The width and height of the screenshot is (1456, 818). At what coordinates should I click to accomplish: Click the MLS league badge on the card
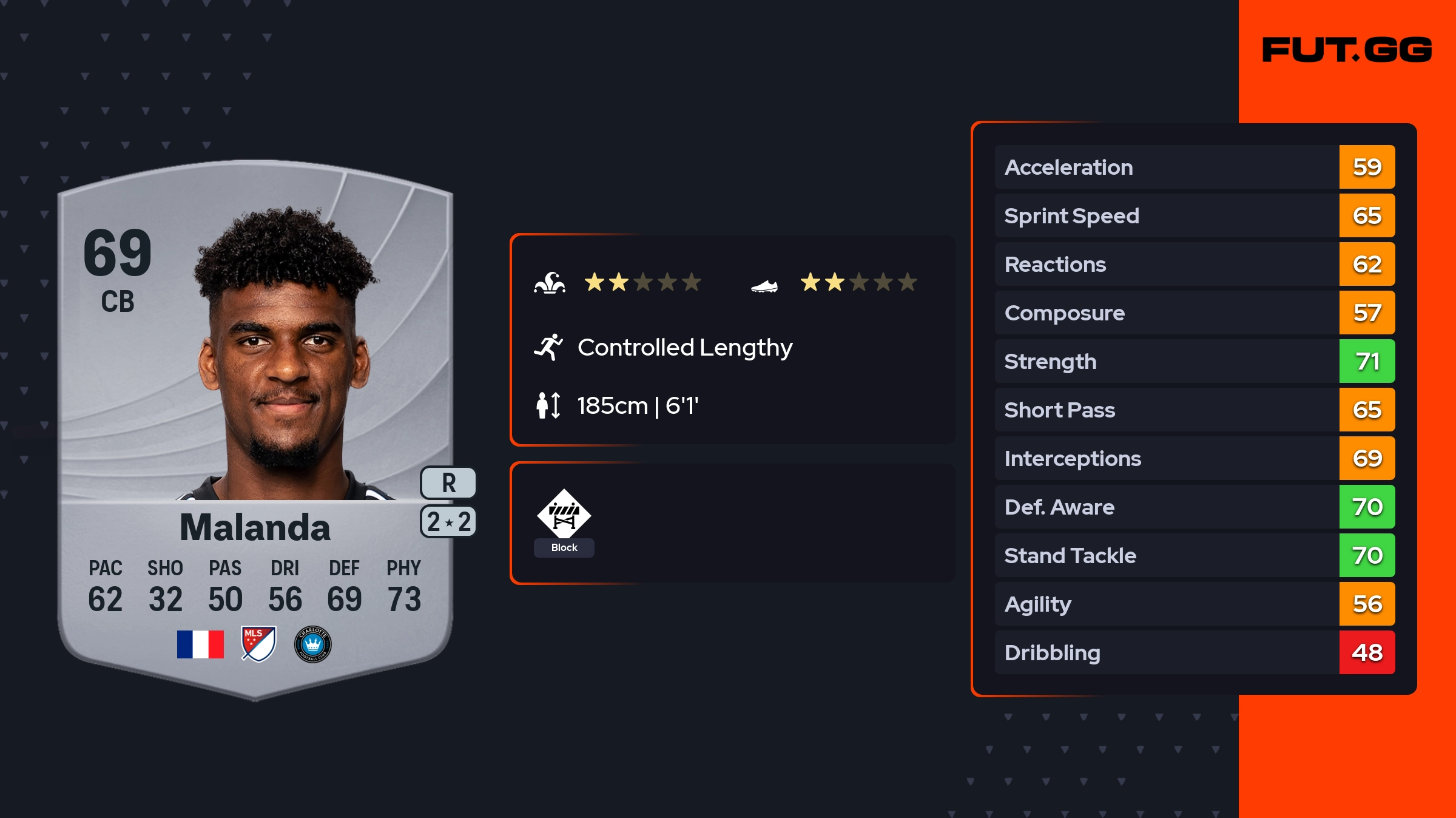258,644
